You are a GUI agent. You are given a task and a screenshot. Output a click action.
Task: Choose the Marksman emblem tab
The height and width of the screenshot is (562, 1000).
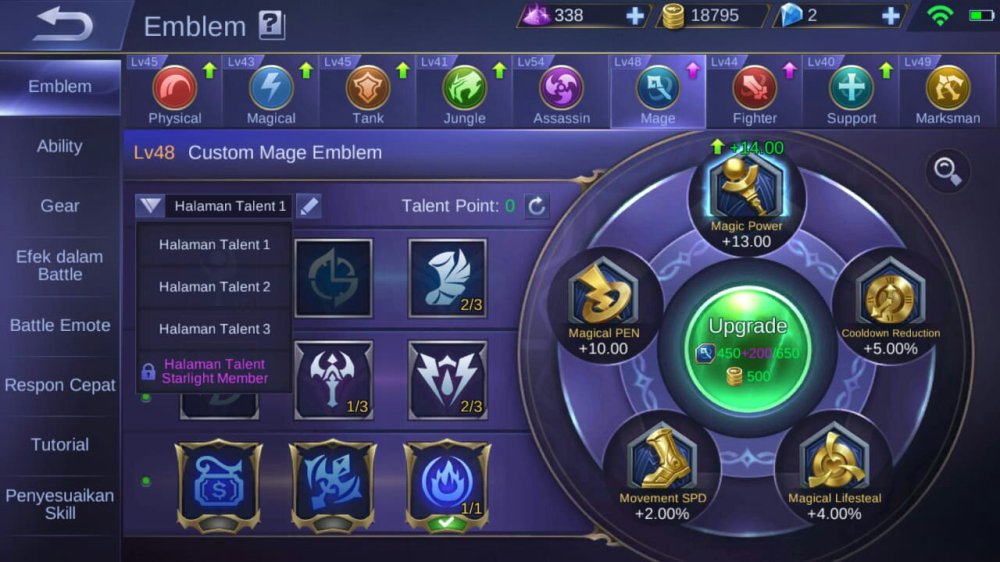coord(947,90)
